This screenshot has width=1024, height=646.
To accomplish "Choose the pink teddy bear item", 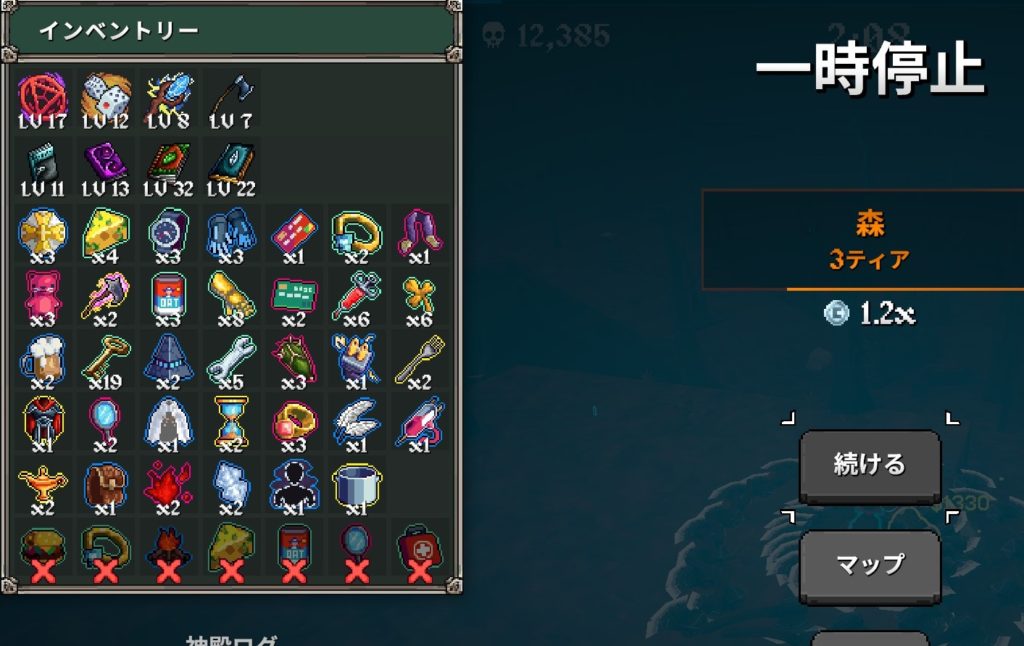I will click(x=42, y=295).
